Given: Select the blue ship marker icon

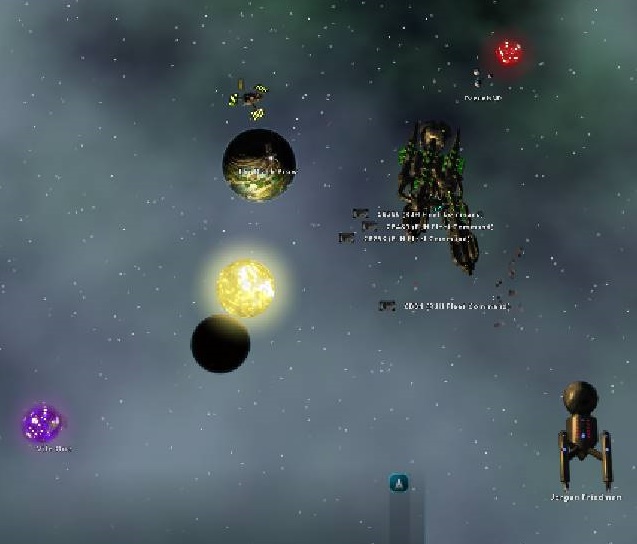Looking at the screenshot, I should [399, 483].
